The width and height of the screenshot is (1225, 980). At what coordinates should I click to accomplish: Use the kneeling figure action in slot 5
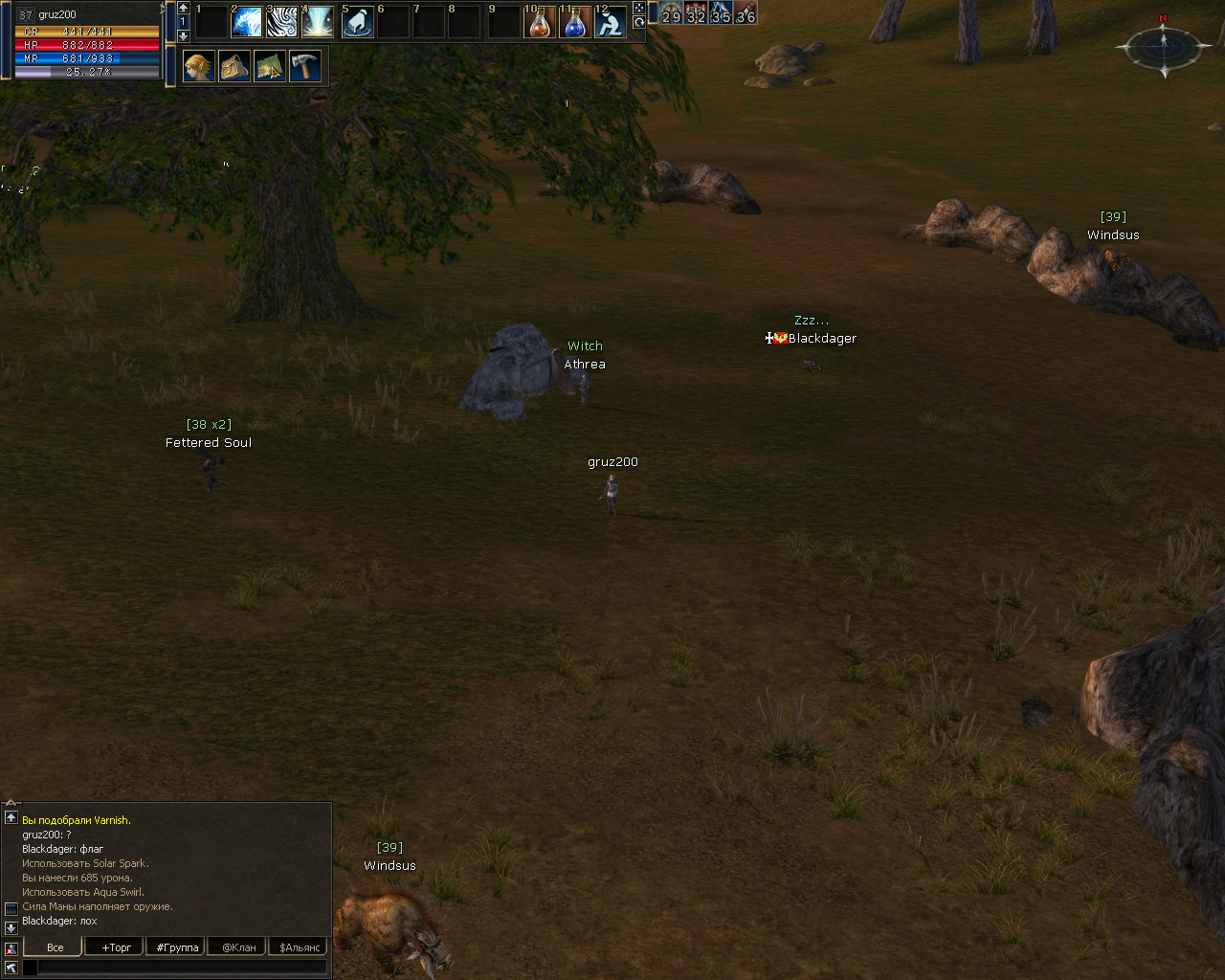tap(357, 22)
